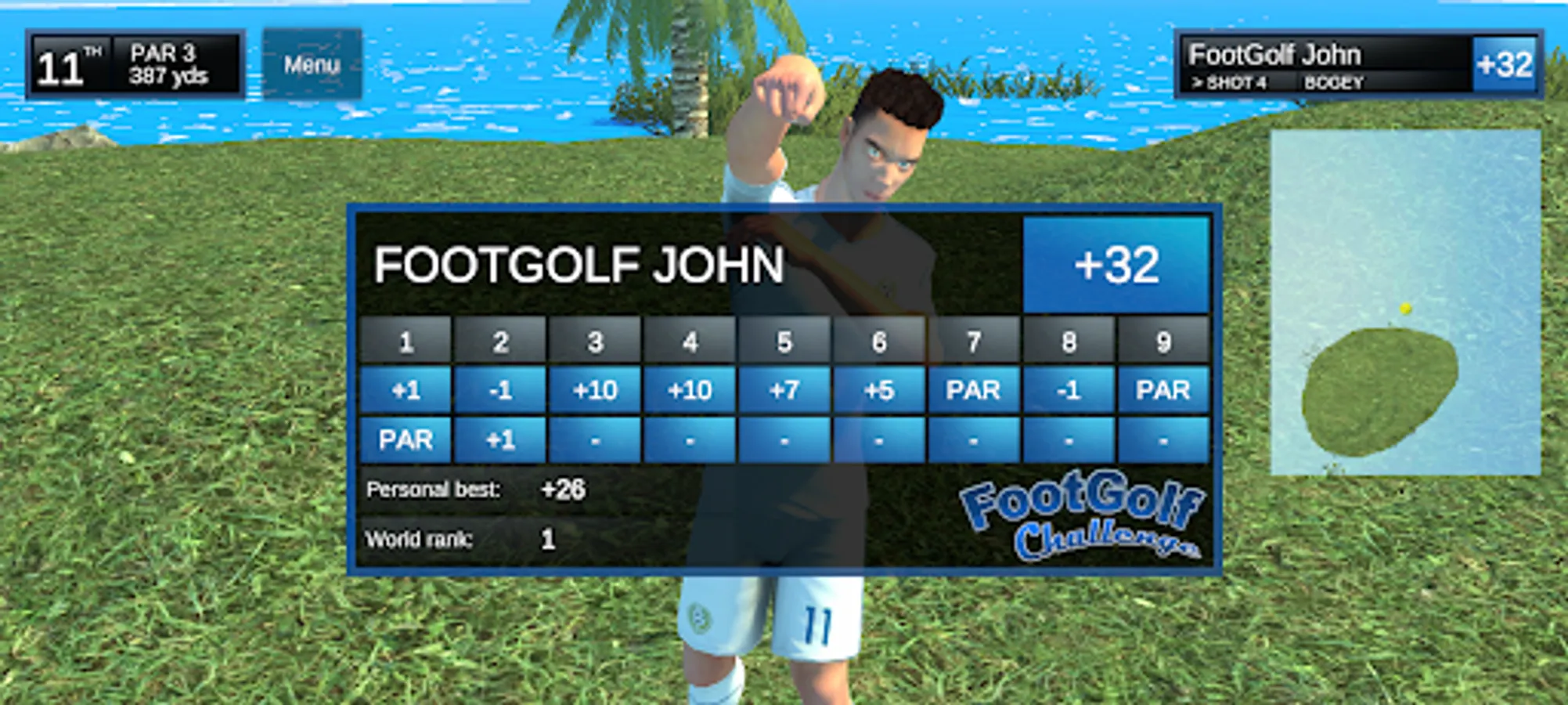The image size is (1568, 705).
Task: Select the FootGolf John player panel
Action: pyautogui.click(x=1358, y=64)
